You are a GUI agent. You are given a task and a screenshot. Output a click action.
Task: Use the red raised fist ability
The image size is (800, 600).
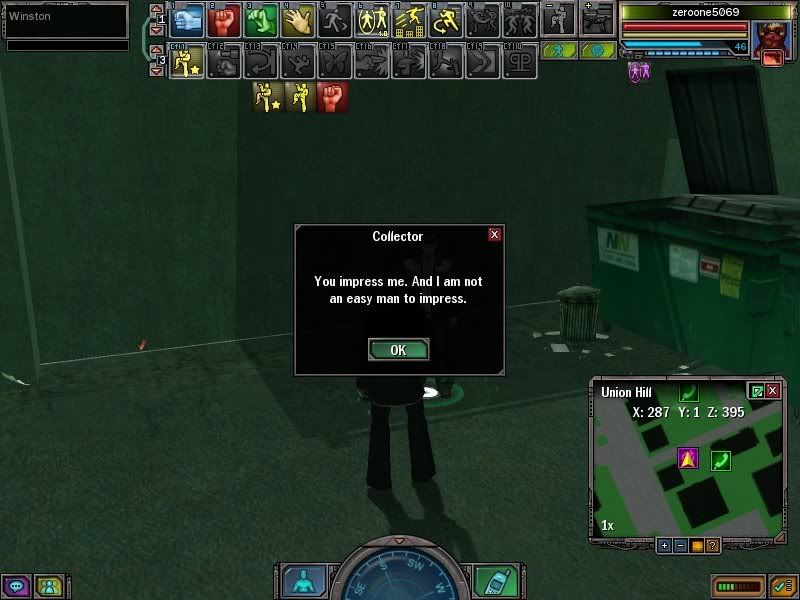(224, 20)
